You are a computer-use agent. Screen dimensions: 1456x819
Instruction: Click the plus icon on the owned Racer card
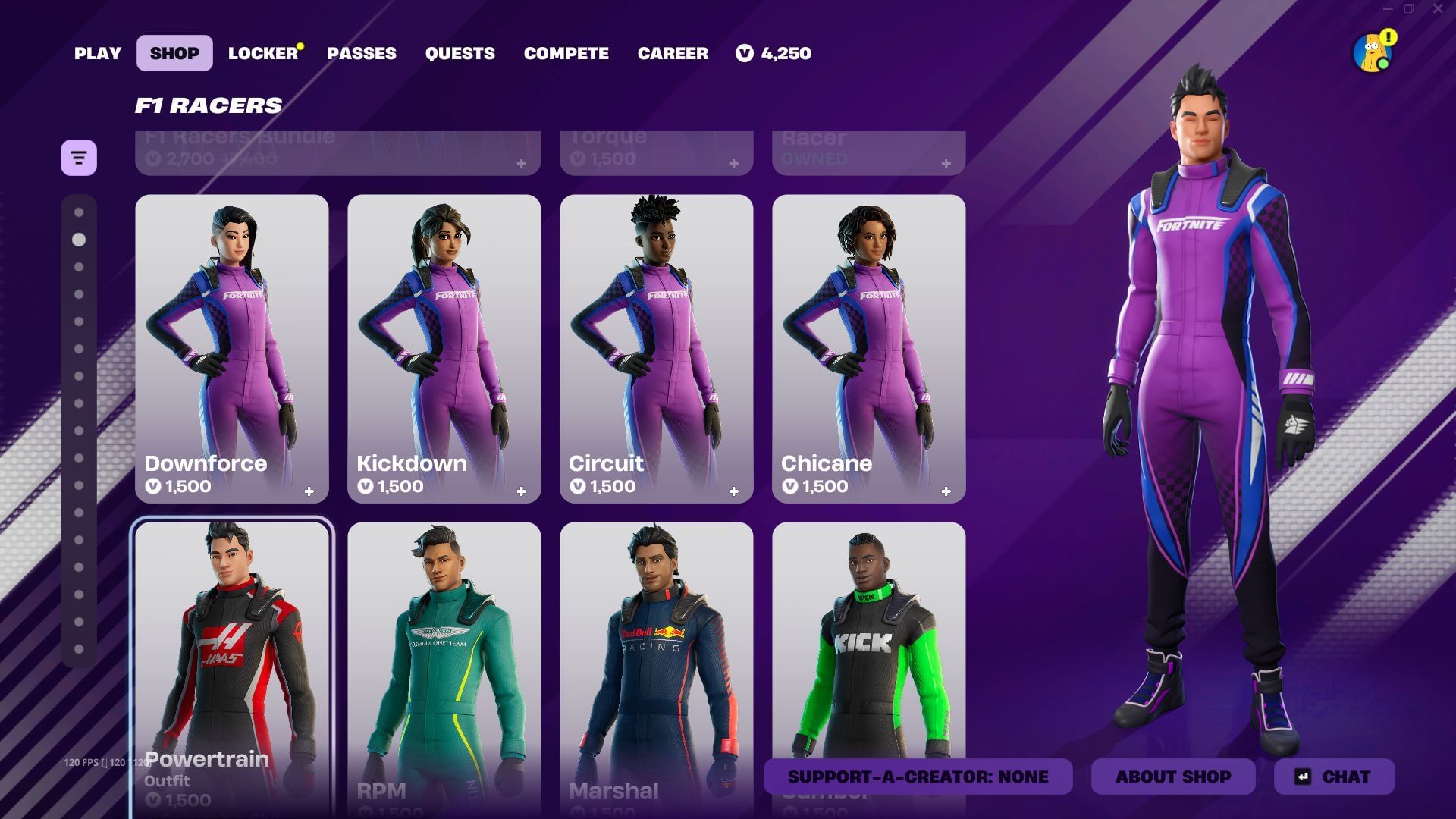945,162
